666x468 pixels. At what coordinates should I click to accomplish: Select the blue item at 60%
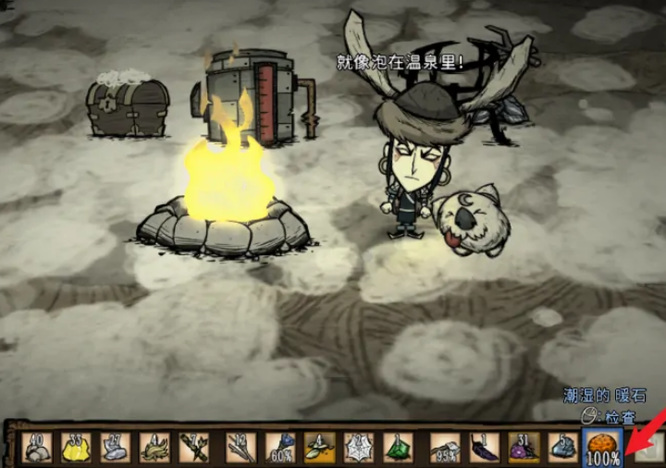click(281, 446)
